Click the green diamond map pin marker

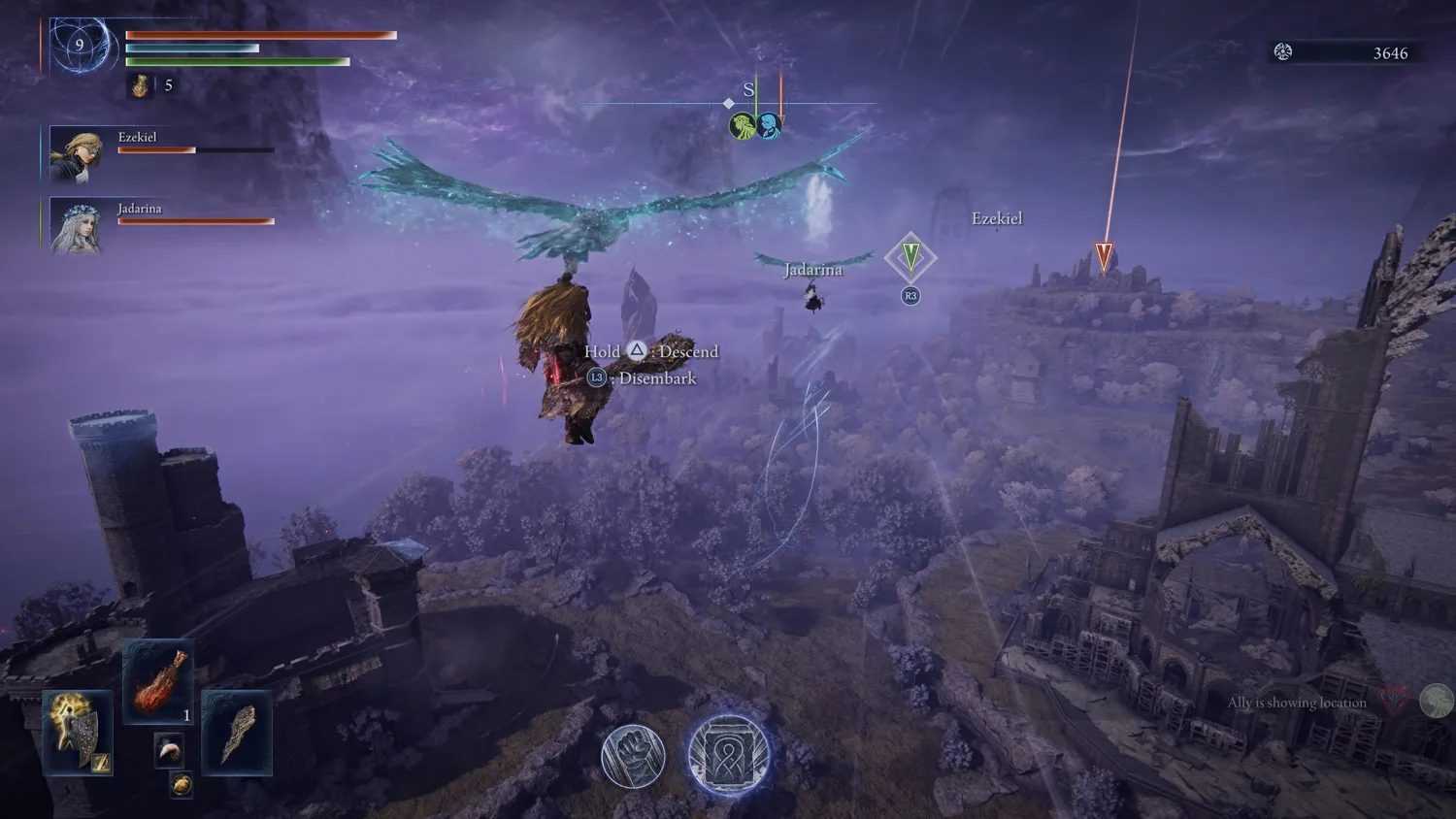tap(910, 257)
